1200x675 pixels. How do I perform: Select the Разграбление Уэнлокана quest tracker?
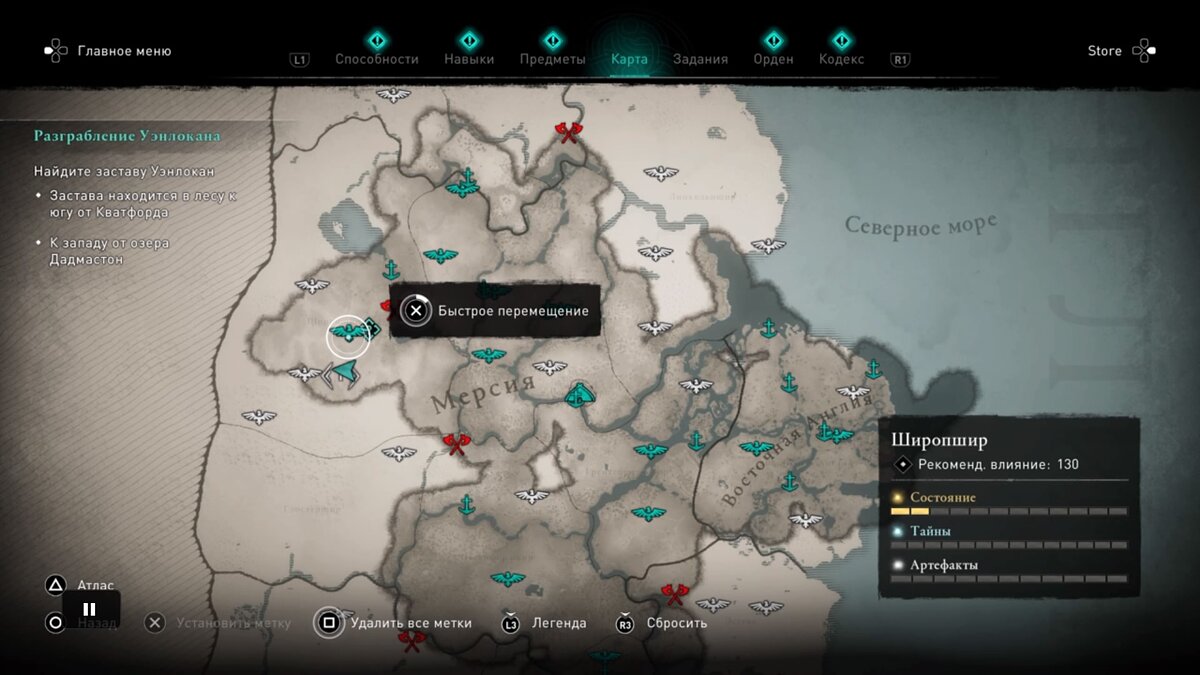click(127, 136)
